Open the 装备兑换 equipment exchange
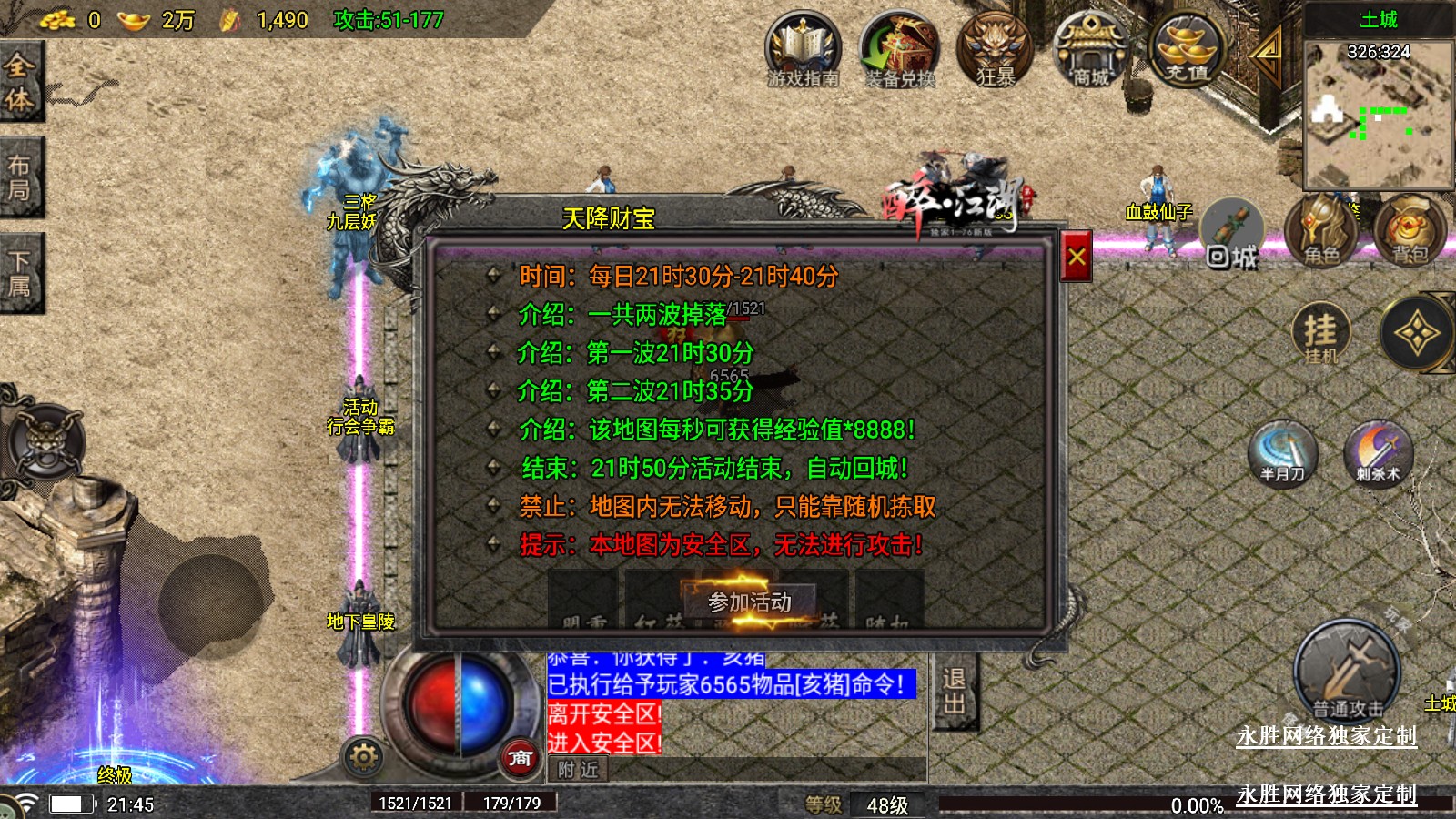1456x819 pixels. [899, 49]
